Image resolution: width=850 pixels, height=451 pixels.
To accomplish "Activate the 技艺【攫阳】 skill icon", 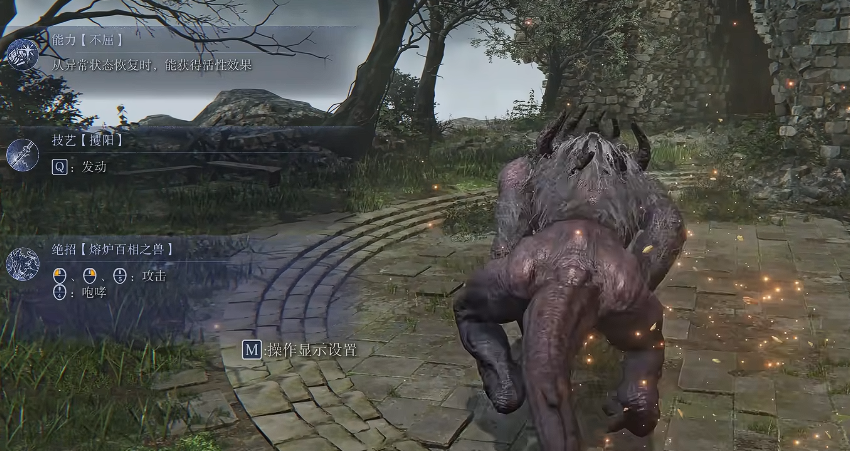I will (22, 154).
